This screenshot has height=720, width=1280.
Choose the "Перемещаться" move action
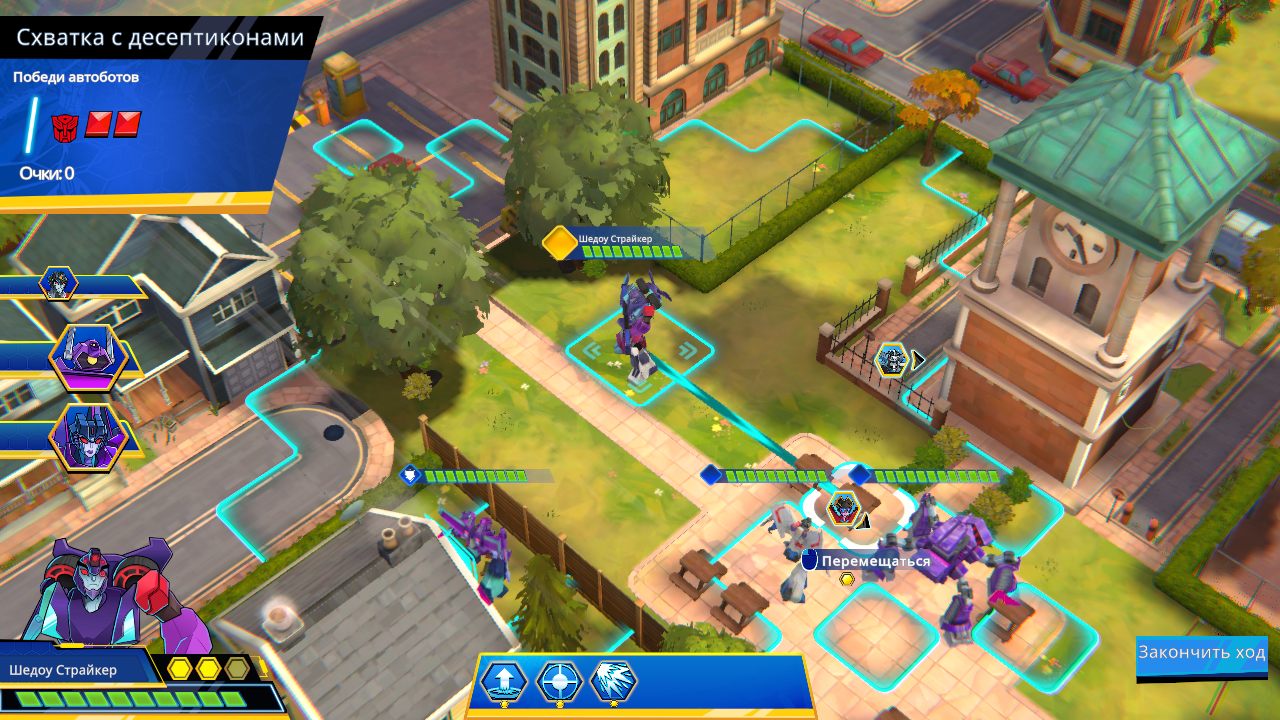[x=875, y=561]
